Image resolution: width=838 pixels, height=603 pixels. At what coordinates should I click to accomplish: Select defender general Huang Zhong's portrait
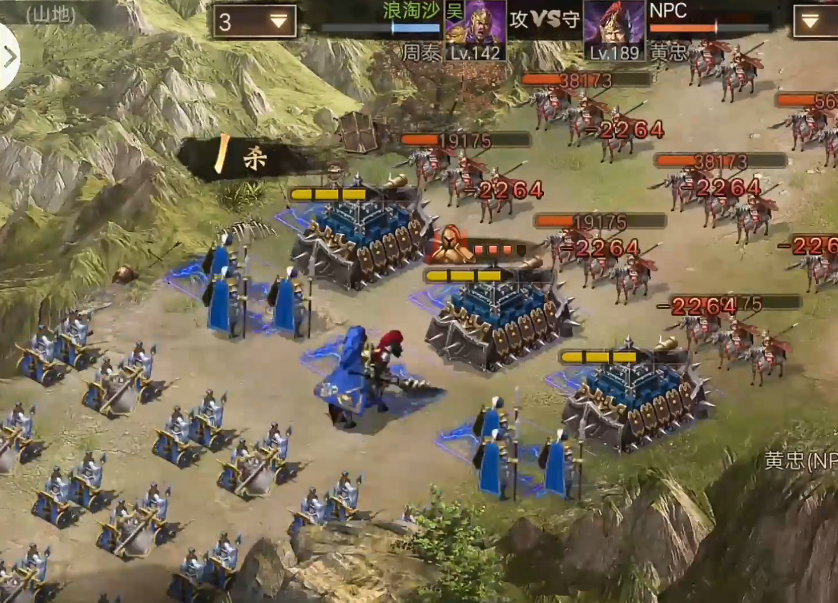tap(613, 24)
